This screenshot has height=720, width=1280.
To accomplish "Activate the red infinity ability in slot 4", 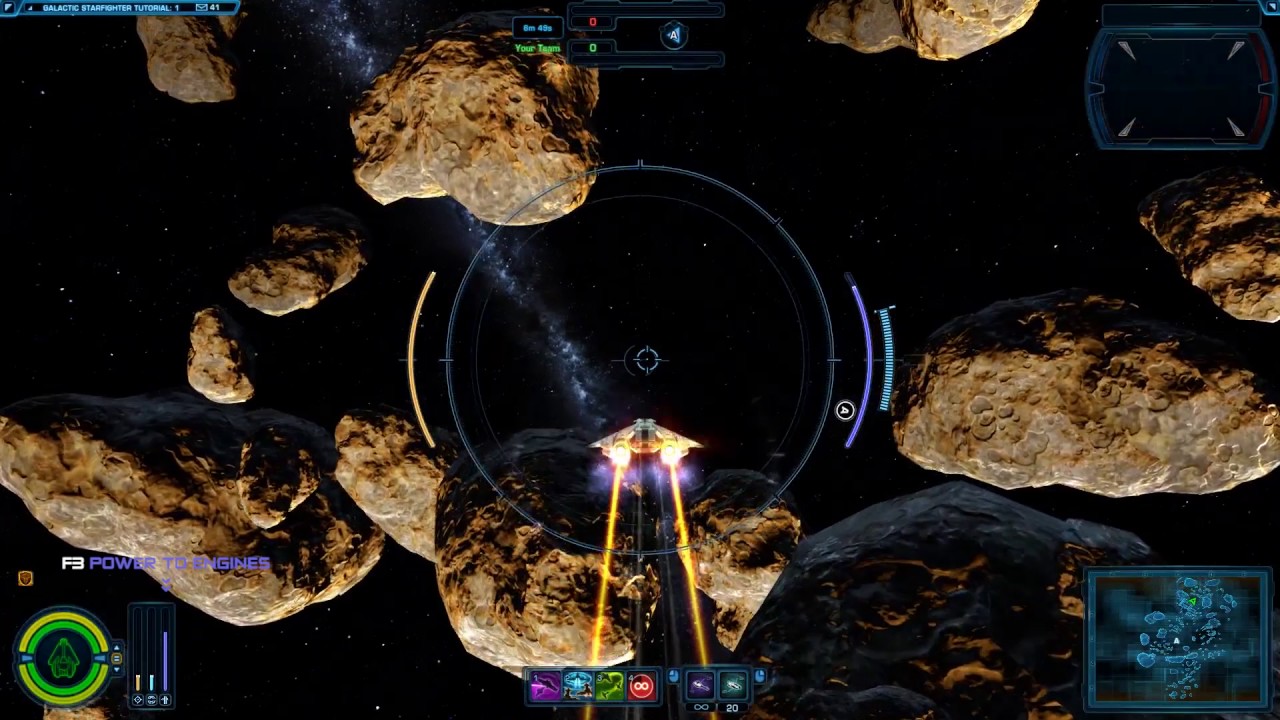I will coord(641,686).
